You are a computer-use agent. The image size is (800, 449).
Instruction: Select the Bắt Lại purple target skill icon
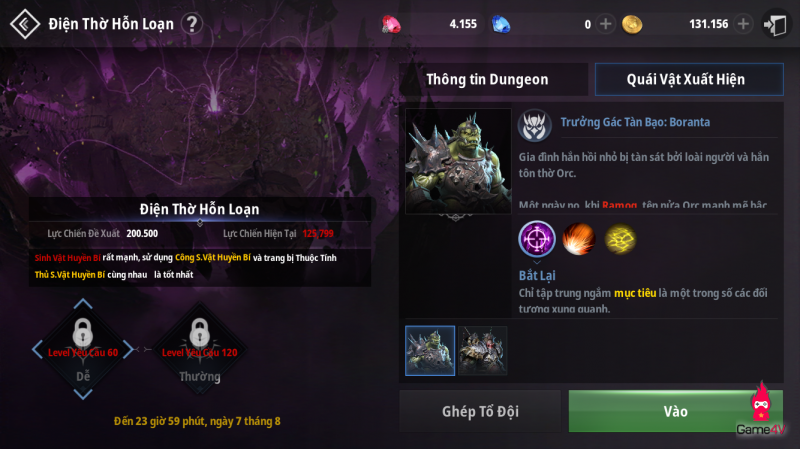(x=538, y=240)
